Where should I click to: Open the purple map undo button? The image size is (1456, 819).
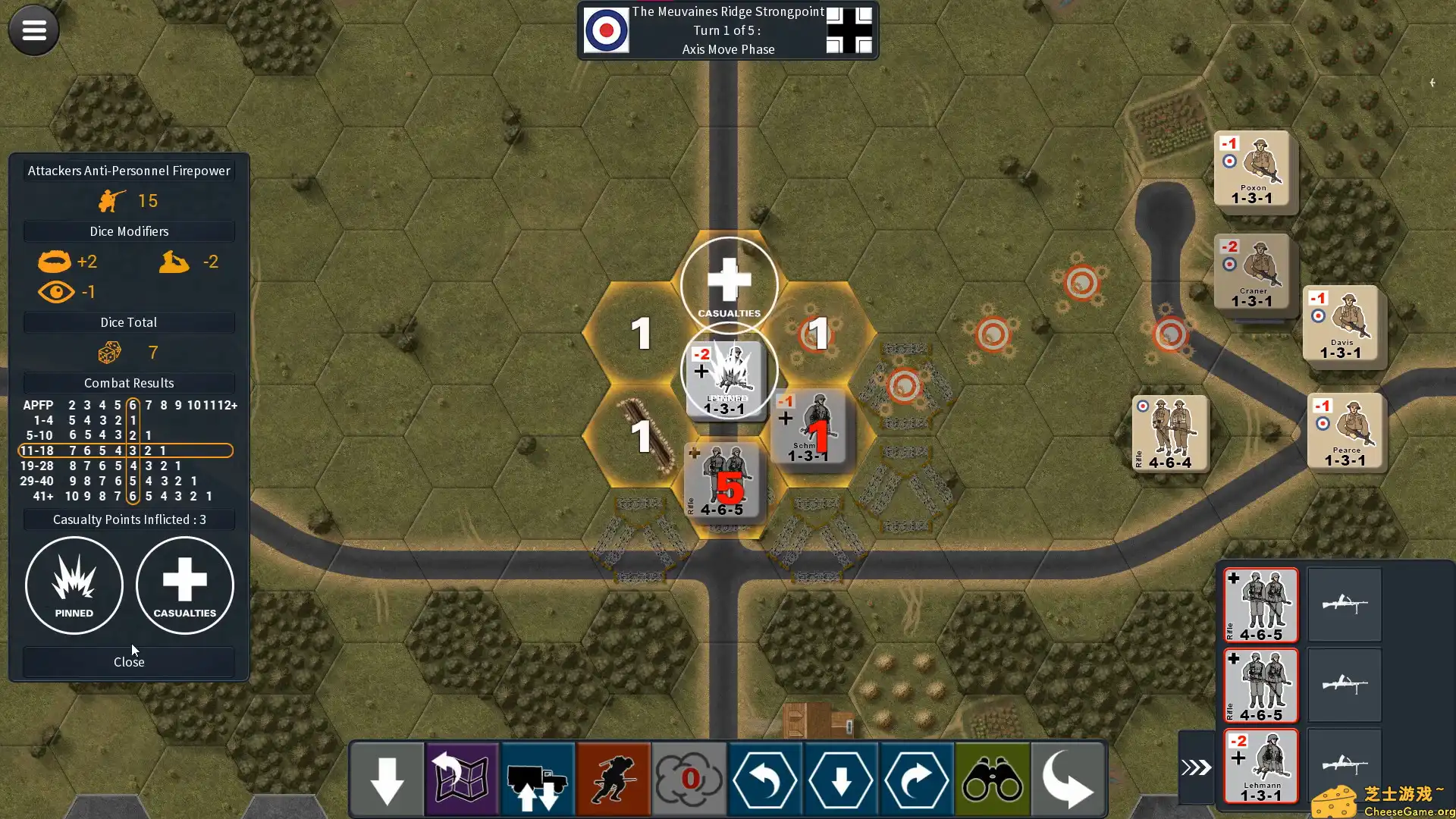pos(462,779)
